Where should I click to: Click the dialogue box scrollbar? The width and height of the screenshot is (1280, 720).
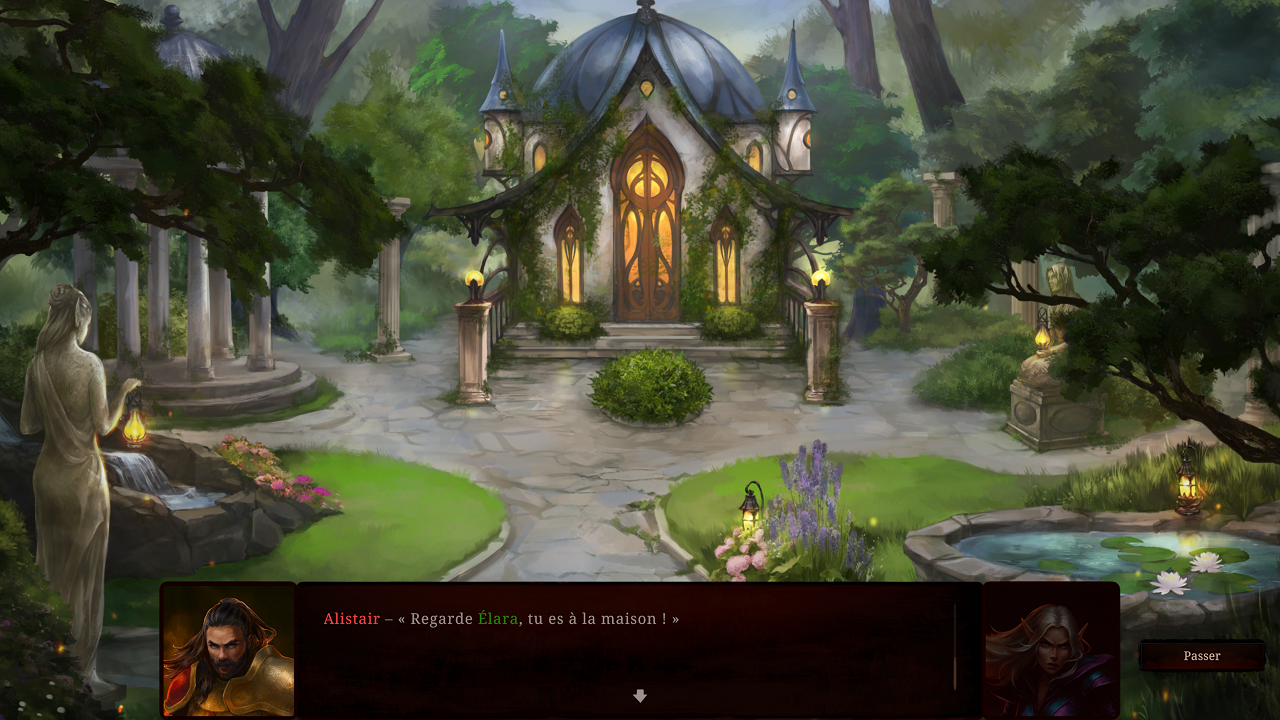(955, 646)
